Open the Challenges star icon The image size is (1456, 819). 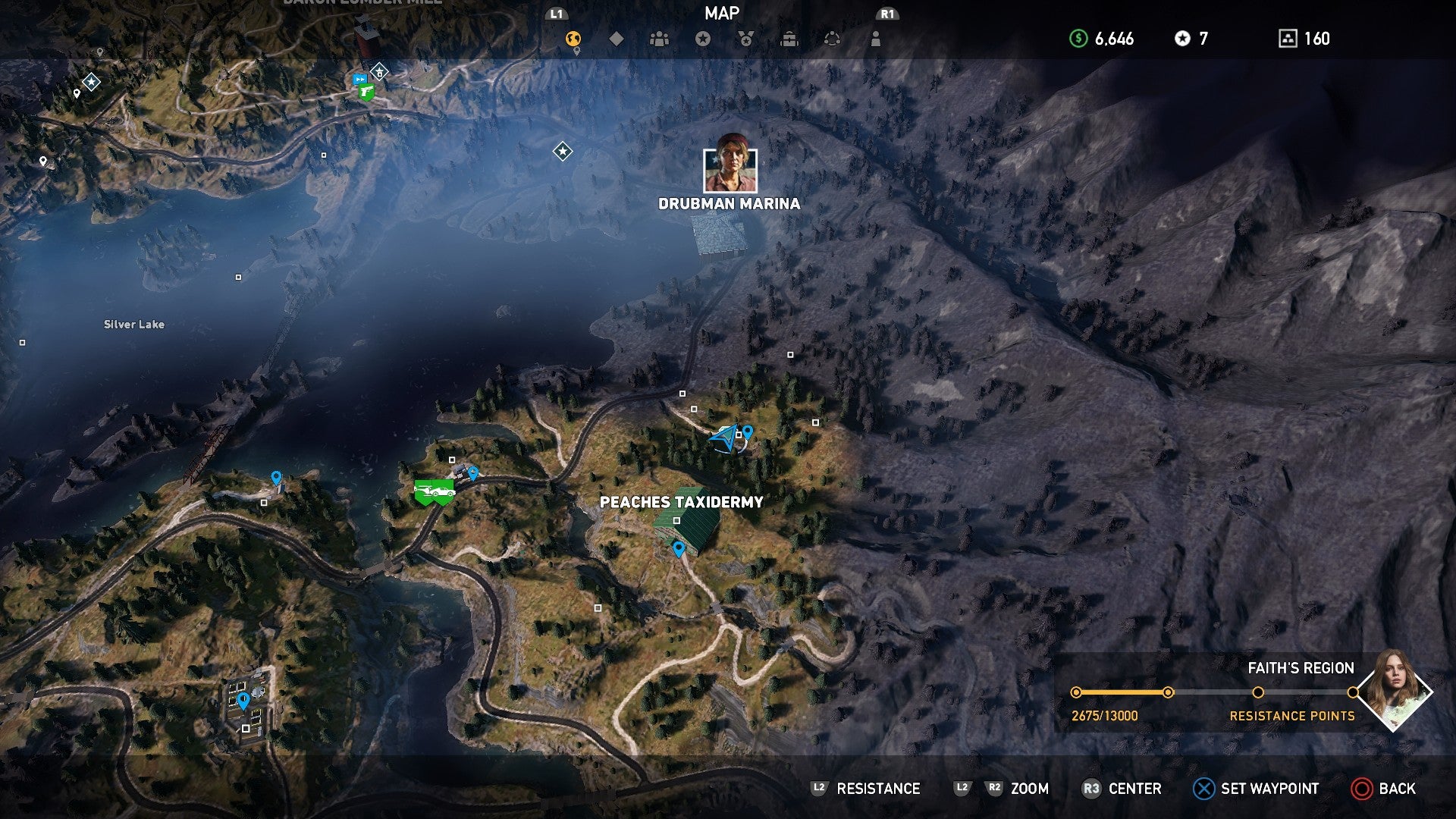(704, 37)
